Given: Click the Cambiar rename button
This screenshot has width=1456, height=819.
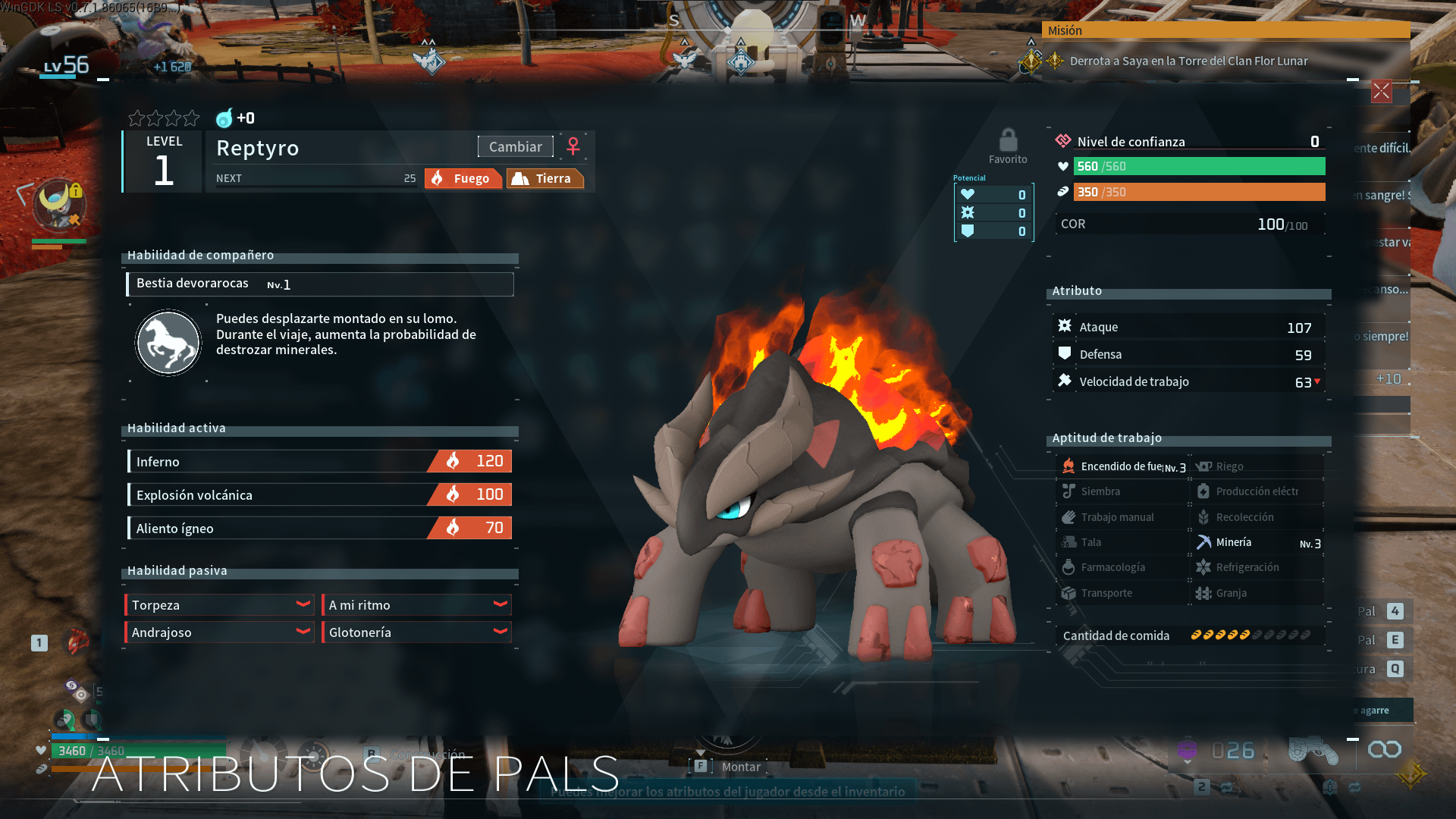Looking at the screenshot, I should 515,147.
